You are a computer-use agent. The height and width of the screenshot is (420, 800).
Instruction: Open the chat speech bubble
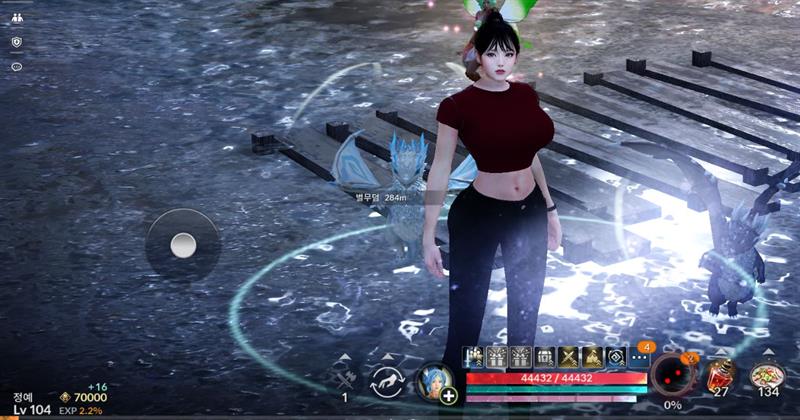pos(16,67)
